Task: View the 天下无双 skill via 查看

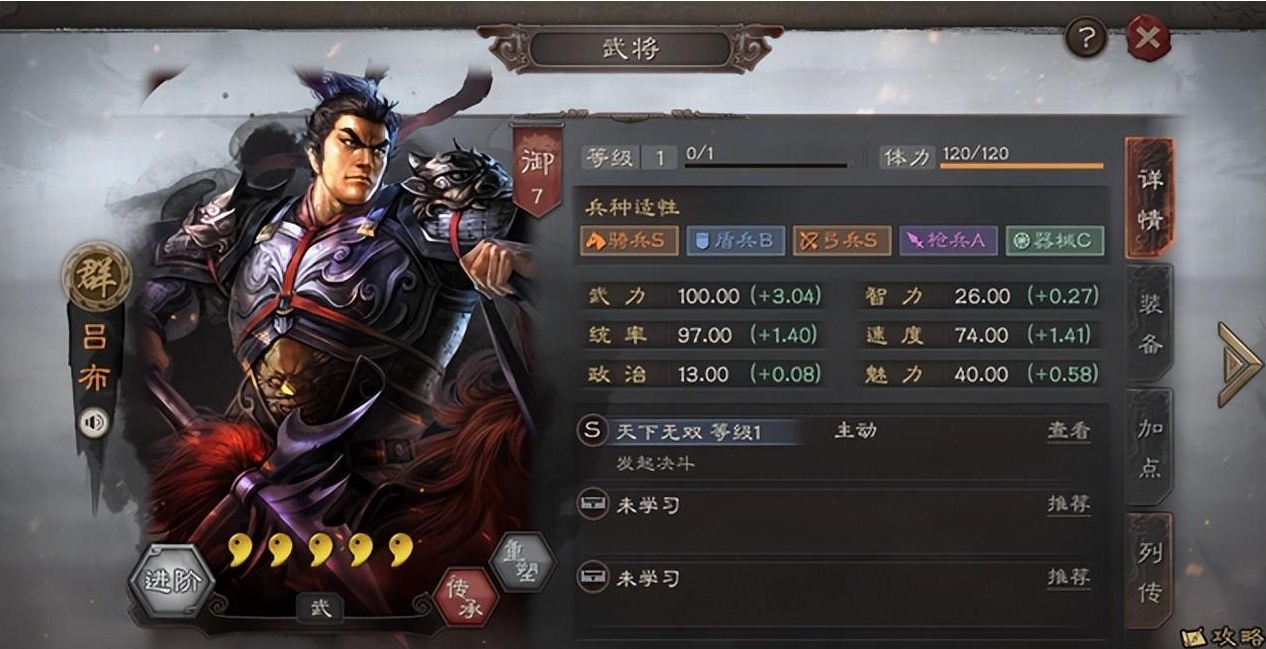Action: [x=1068, y=431]
